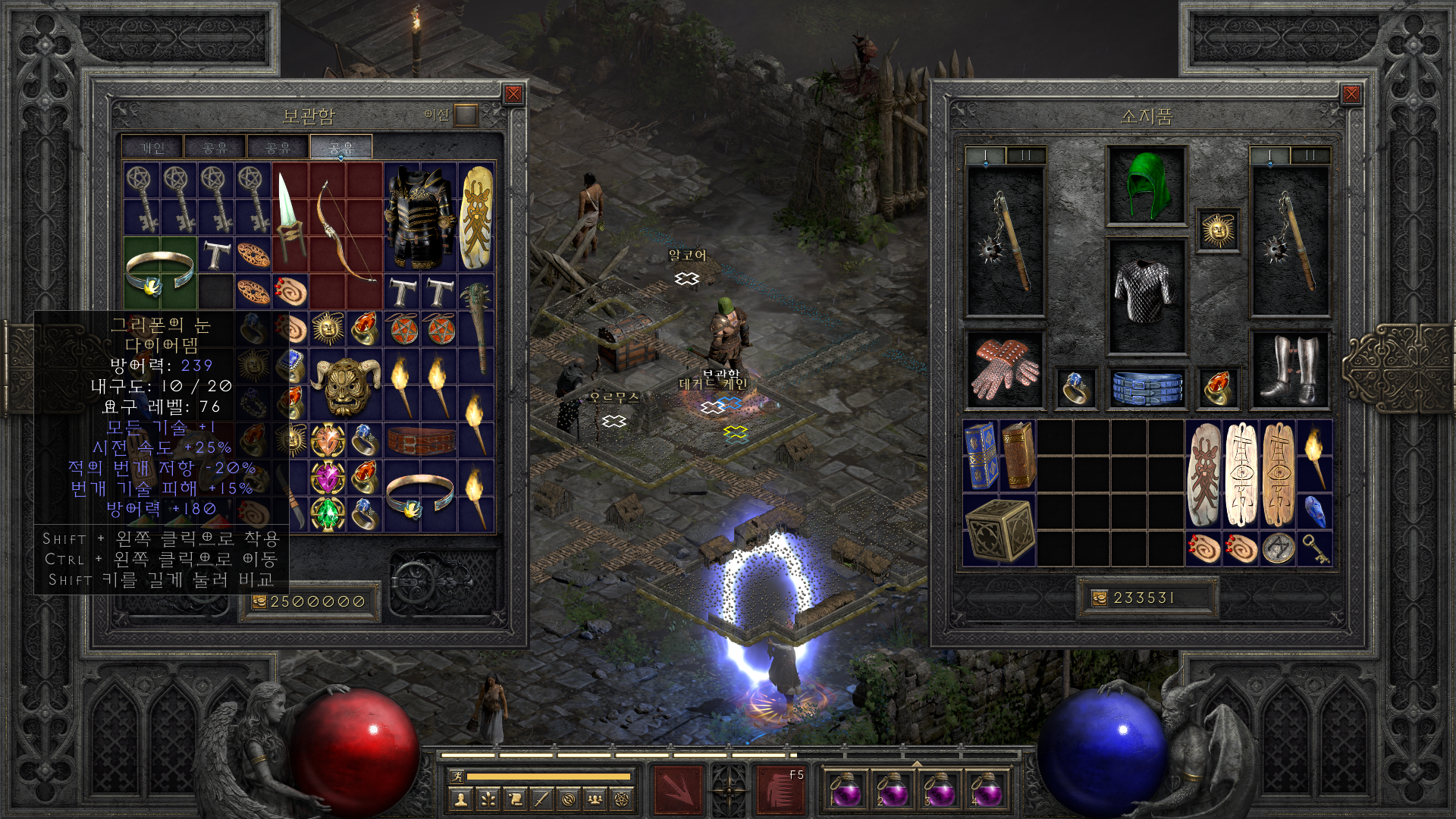Open the Horadric Cube in inventory
This screenshot has height=819, width=1456.
[x=999, y=529]
